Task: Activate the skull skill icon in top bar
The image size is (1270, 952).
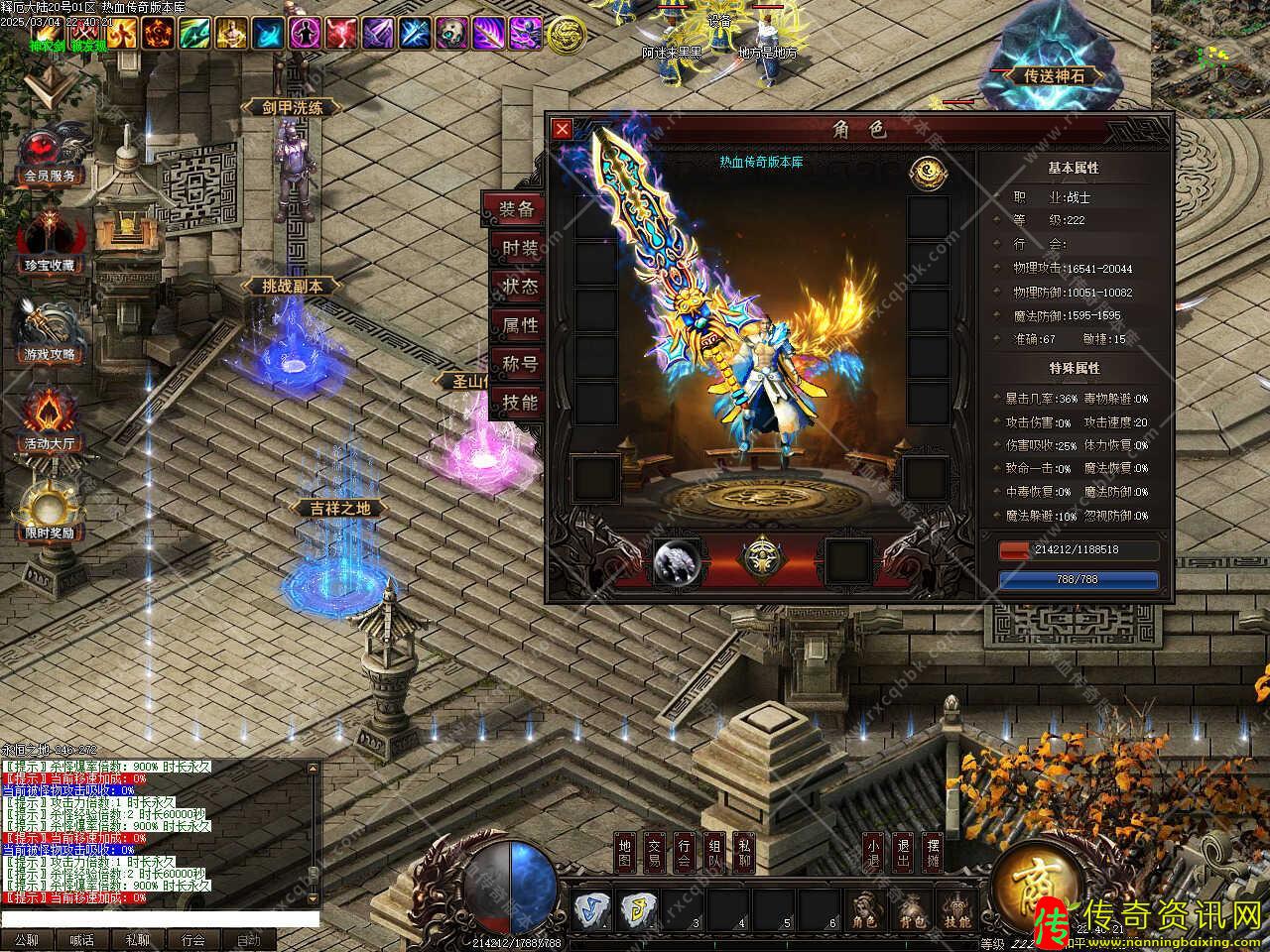Action: point(451,34)
